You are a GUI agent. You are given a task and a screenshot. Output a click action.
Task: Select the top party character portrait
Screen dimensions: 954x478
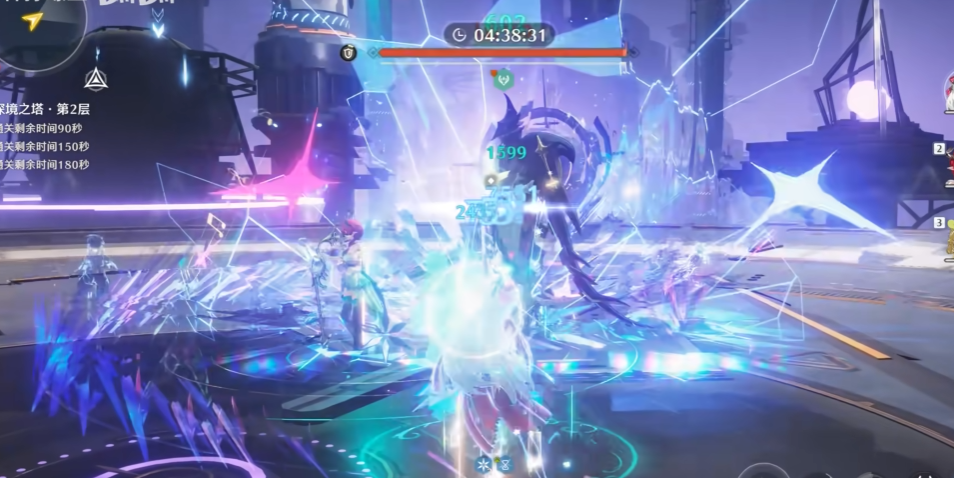(x=946, y=95)
